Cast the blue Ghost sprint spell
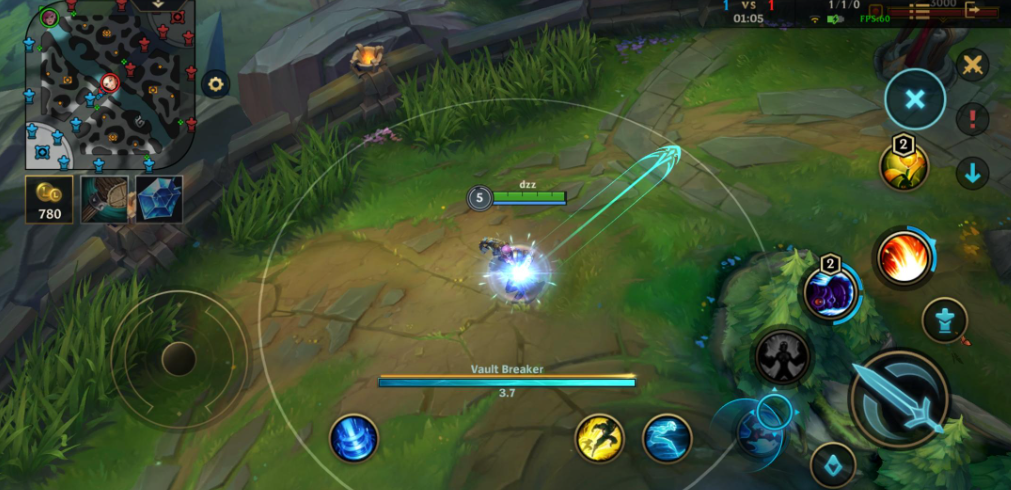 667,438
